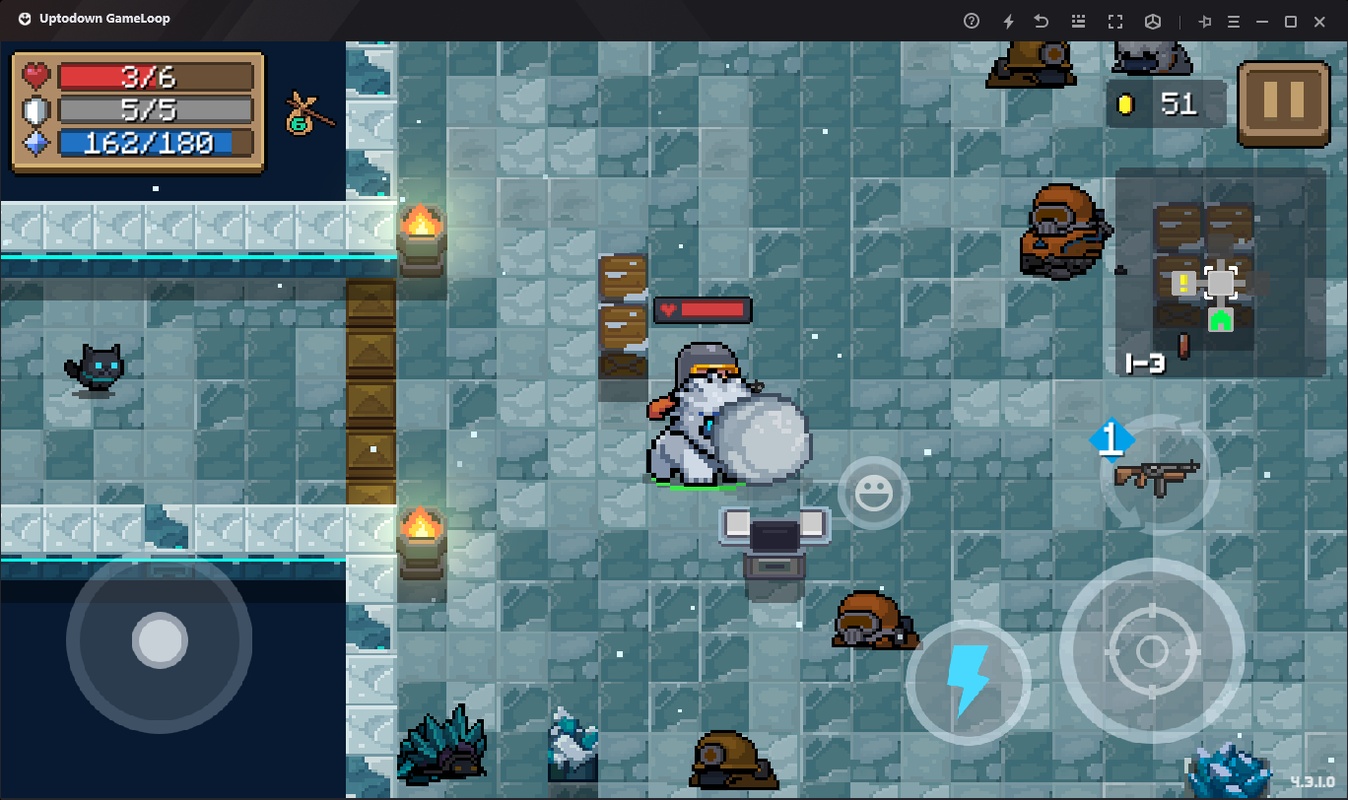Select the buff pouch icon
Screen dimensions: 1348x800
306,112
